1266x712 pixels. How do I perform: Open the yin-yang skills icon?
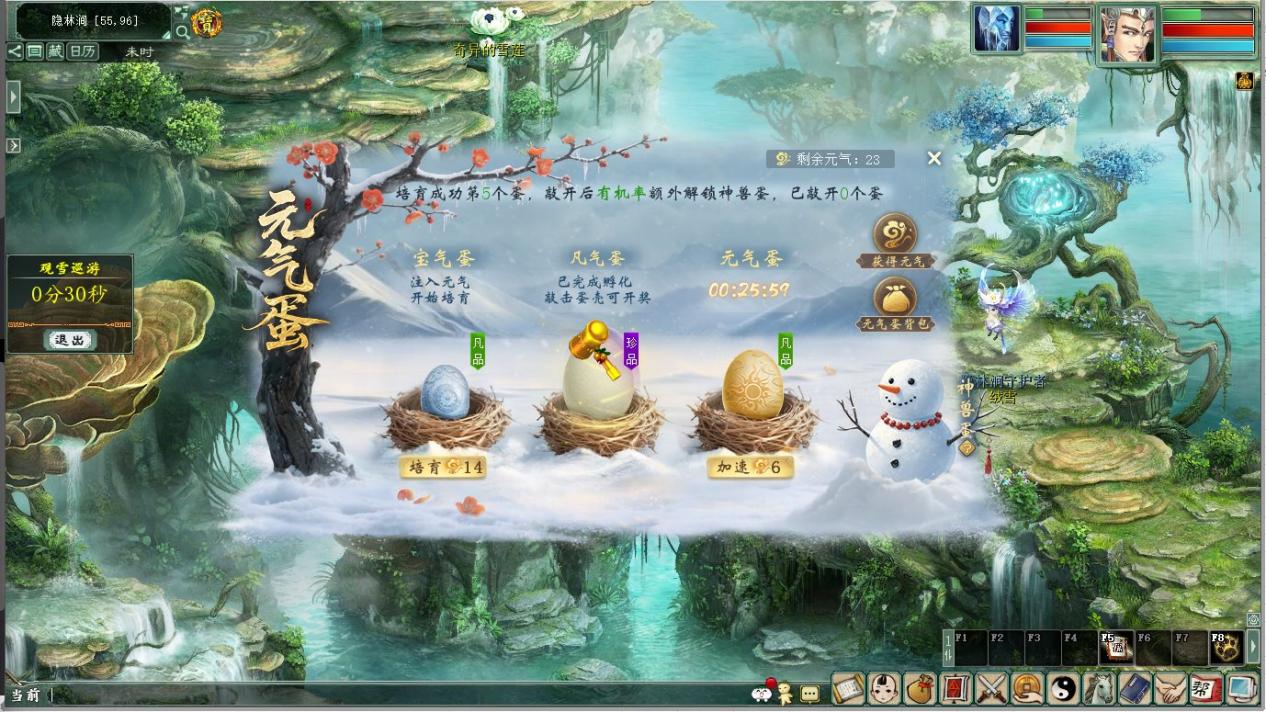tap(1062, 689)
